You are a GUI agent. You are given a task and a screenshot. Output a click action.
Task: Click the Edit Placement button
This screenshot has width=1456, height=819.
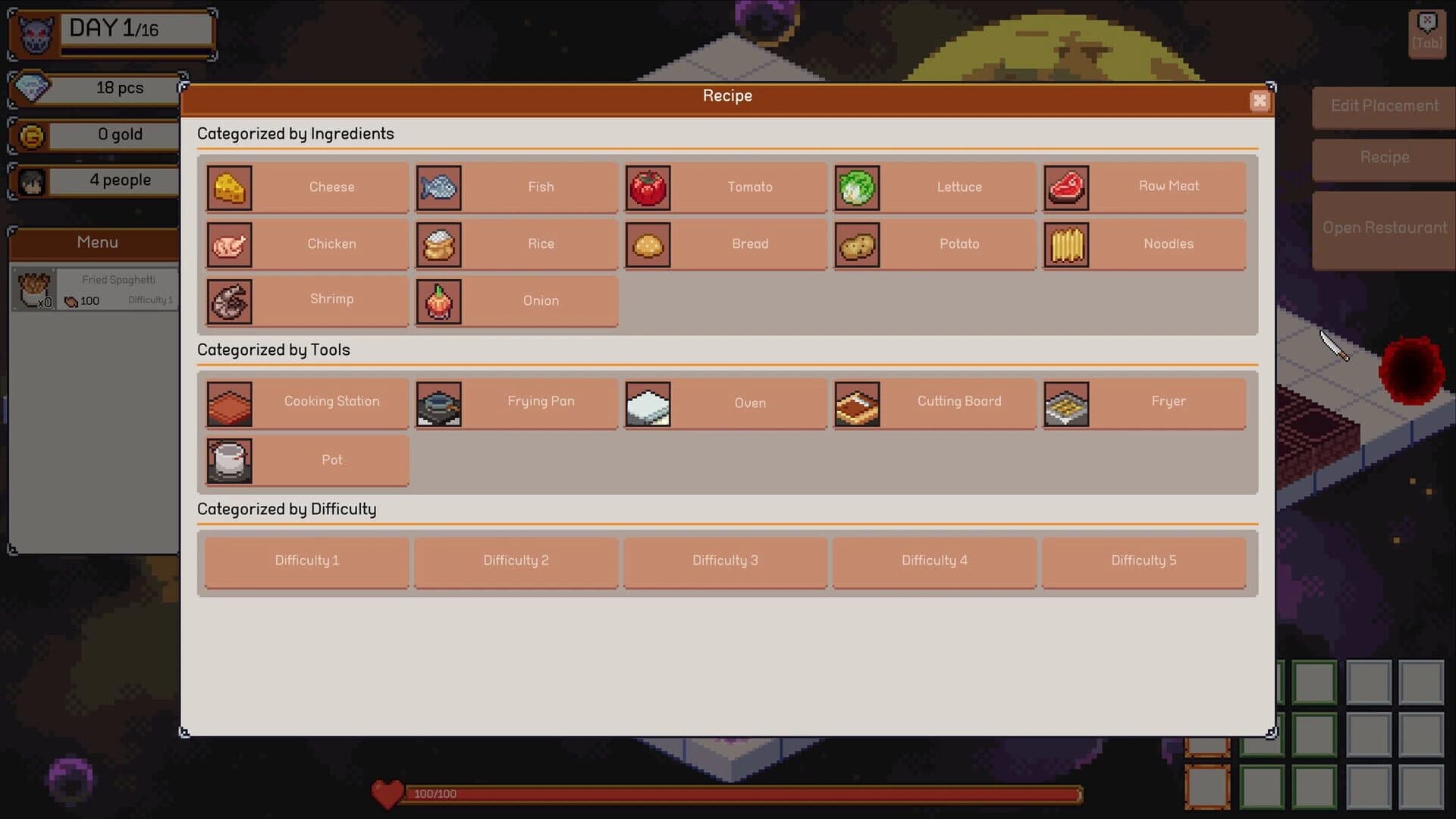pyautogui.click(x=1383, y=106)
